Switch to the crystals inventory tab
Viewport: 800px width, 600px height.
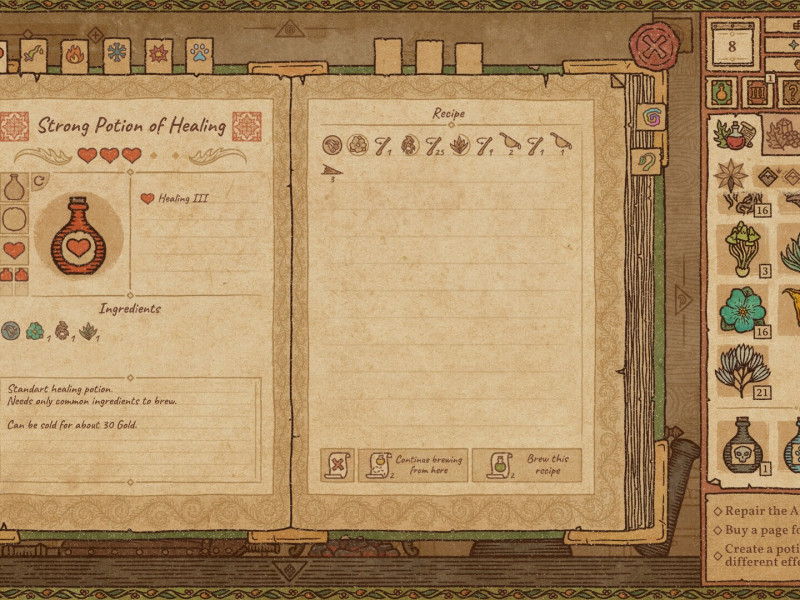point(781,133)
